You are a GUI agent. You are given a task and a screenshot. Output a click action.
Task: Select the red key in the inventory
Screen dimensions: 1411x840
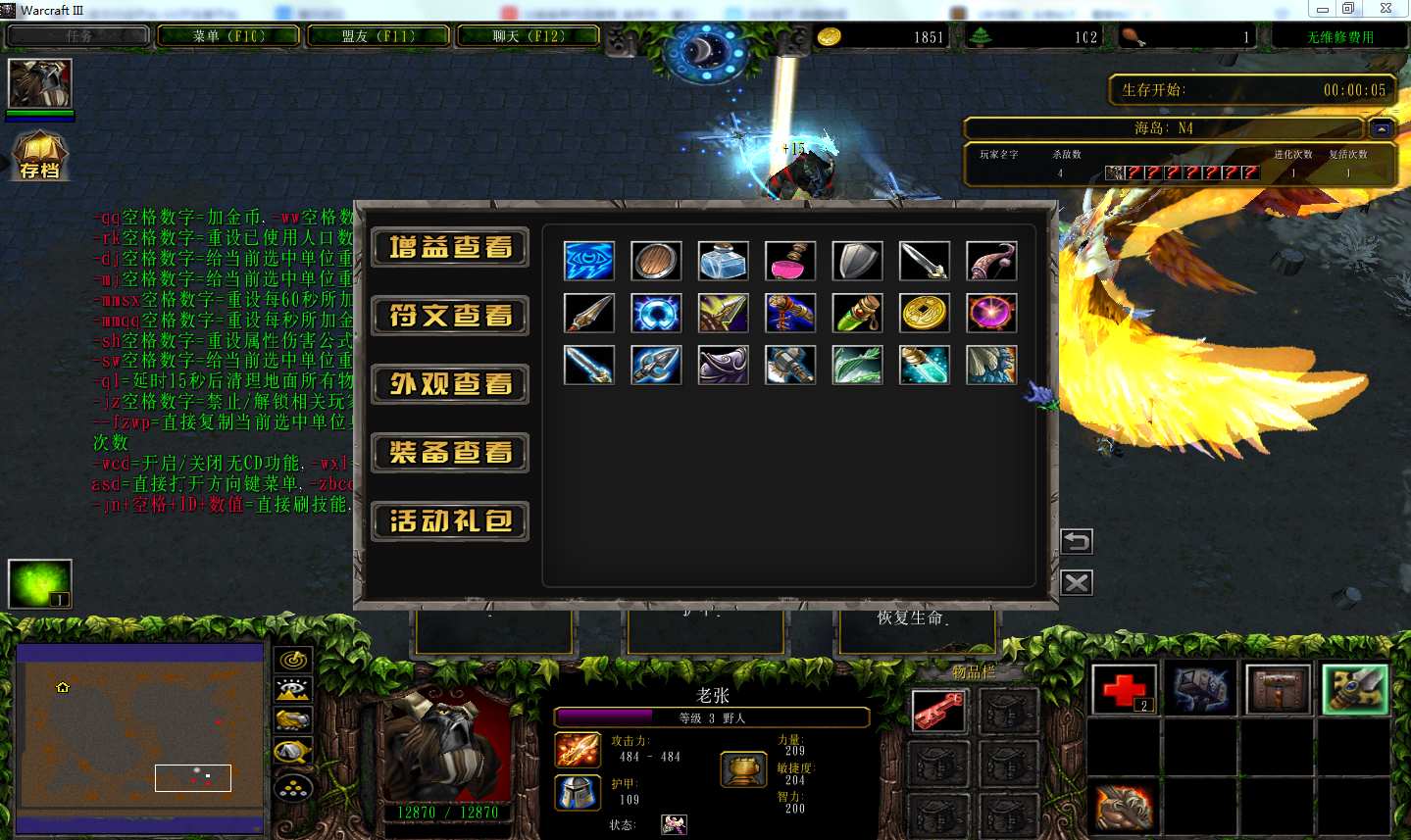point(938,712)
